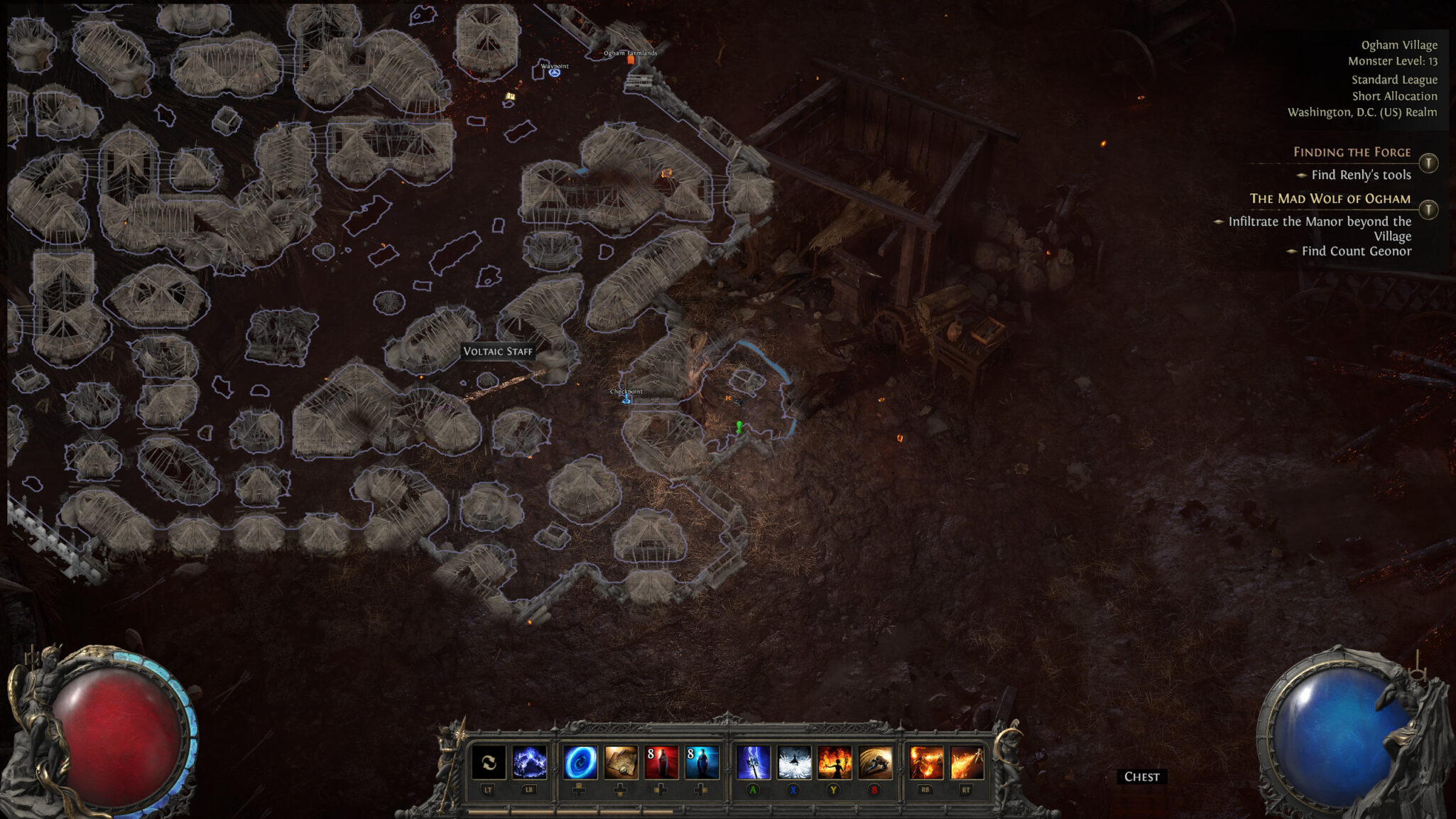Select the Checkpoint marker on the map
Viewport: 1456px width, 819px height.
tap(626, 399)
